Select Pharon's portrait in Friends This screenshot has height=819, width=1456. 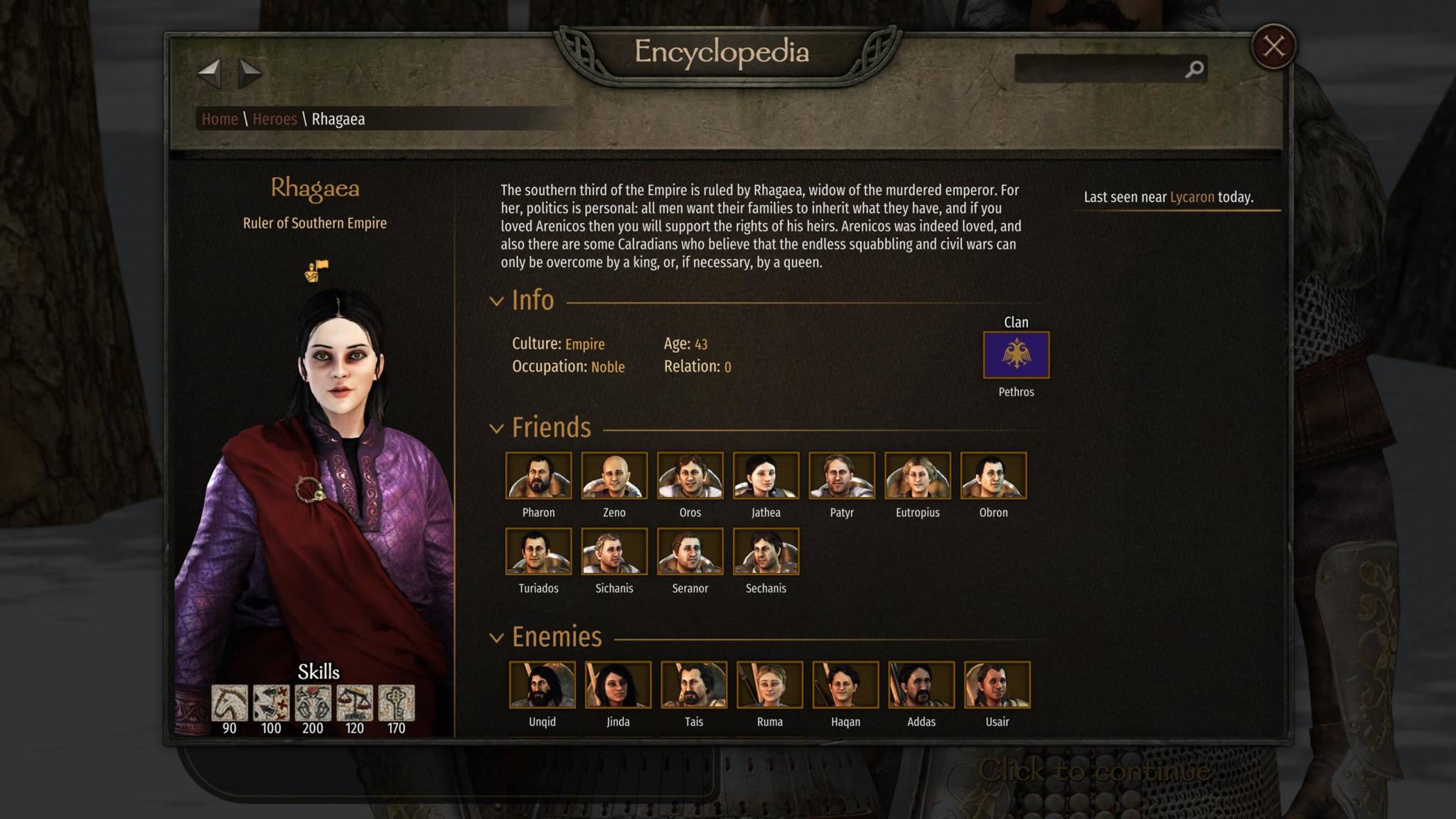538,476
